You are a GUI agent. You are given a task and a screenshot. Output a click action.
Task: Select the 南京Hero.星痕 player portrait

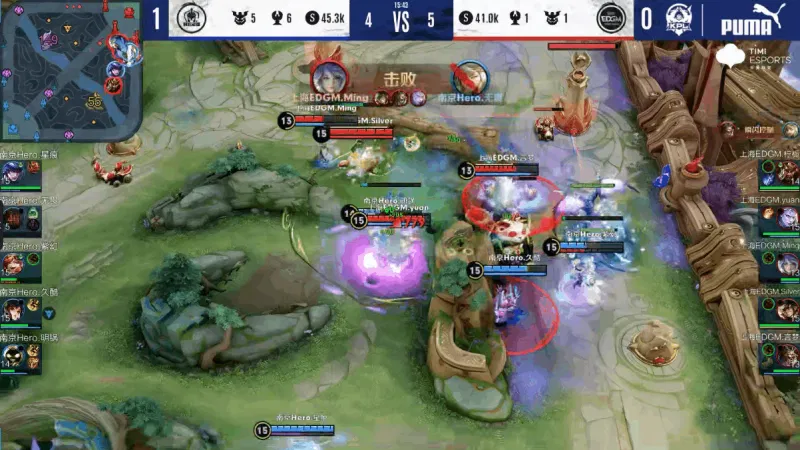click(13, 173)
